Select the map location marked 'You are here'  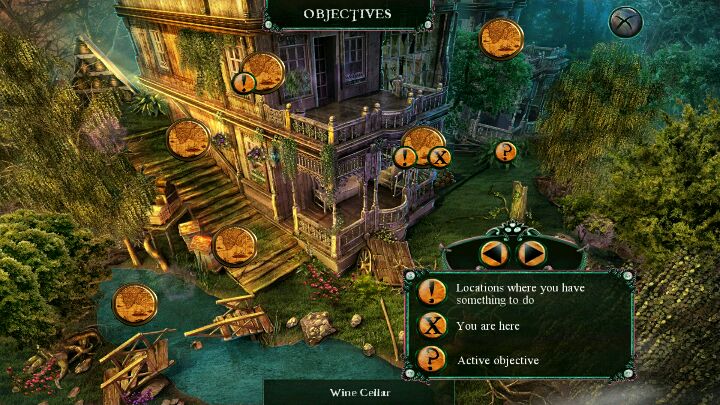424,146
